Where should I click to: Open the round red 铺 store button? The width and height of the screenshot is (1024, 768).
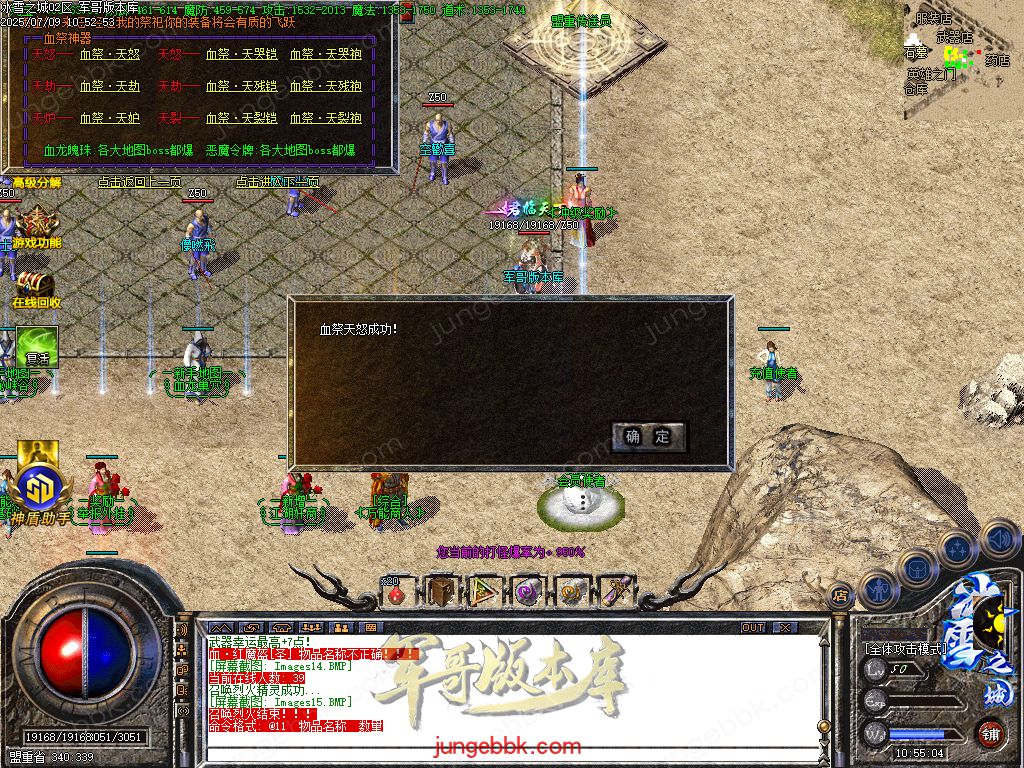pyautogui.click(x=989, y=733)
